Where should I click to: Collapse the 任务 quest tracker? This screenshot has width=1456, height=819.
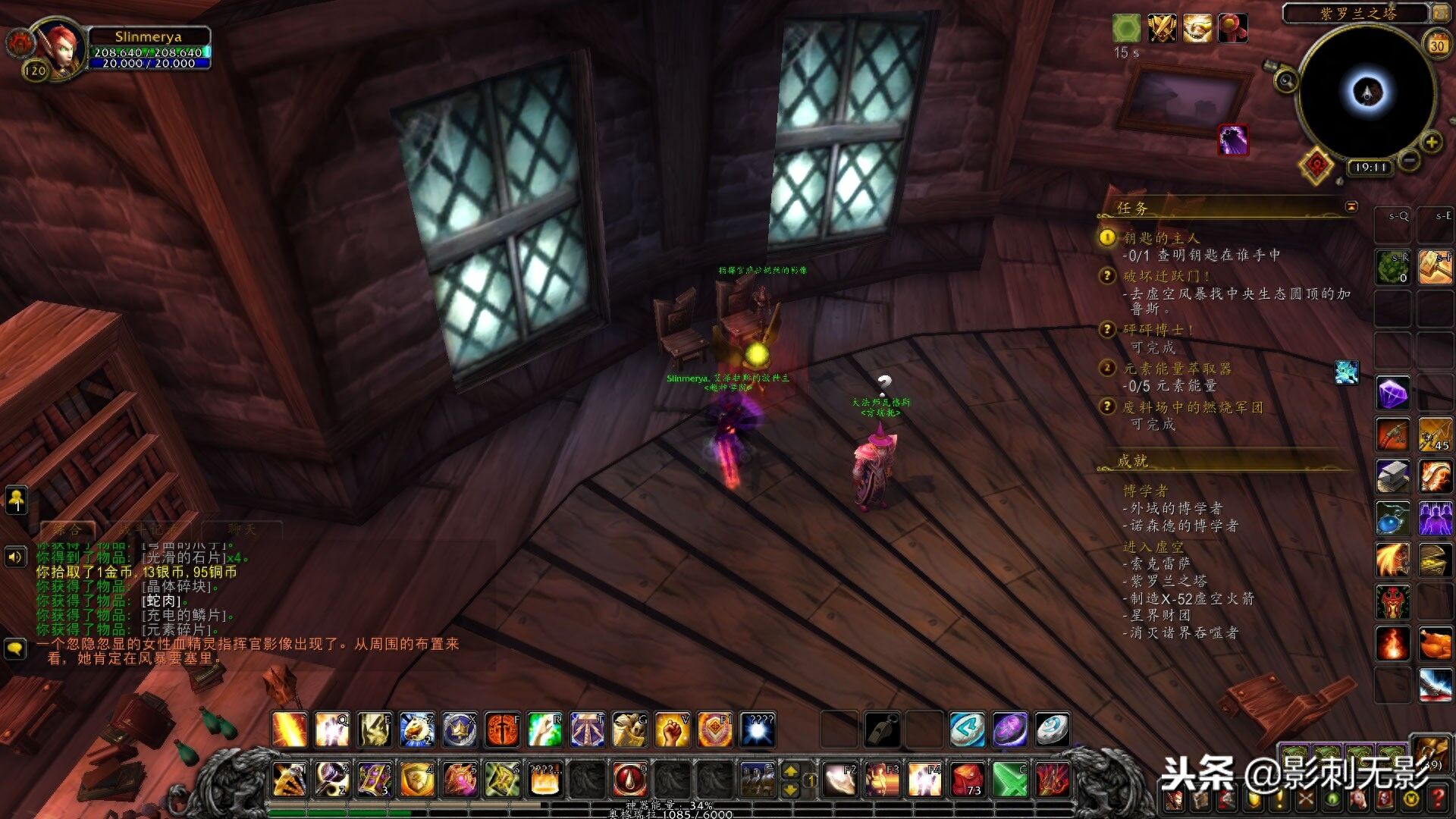1351,207
